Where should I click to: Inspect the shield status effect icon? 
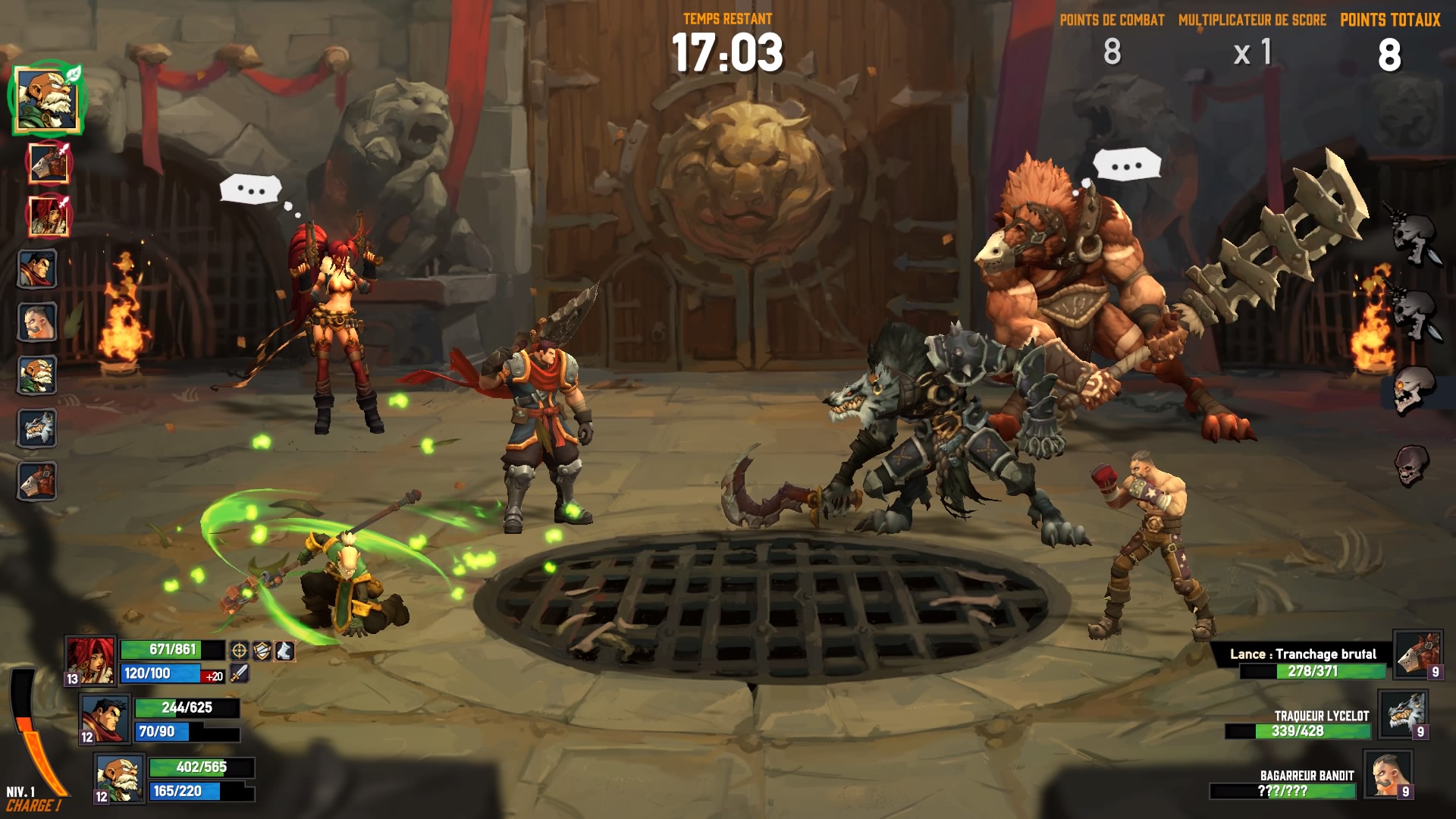pyautogui.click(x=262, y=651)
